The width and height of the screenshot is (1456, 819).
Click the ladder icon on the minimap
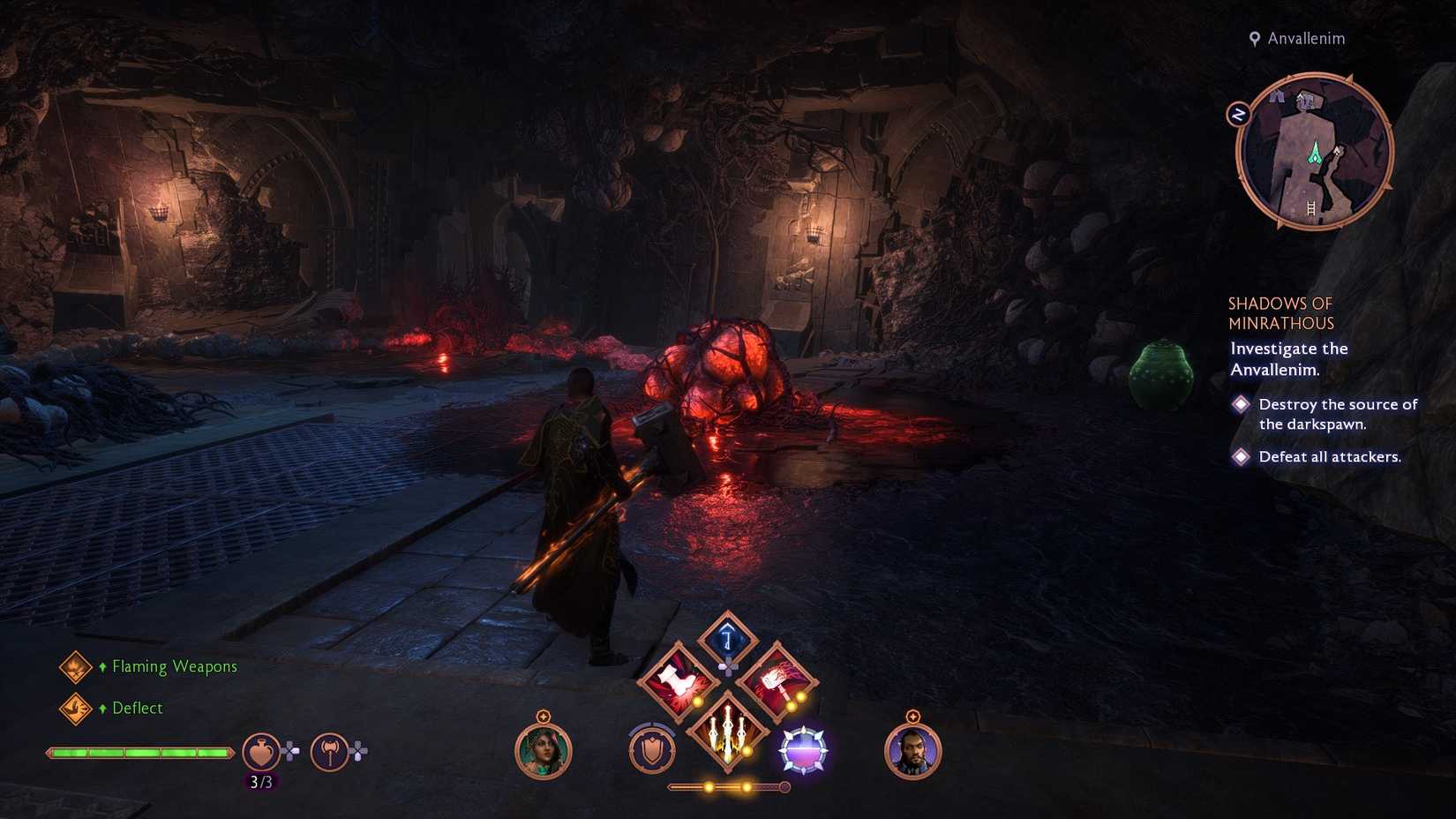(x=1313, y=208)
